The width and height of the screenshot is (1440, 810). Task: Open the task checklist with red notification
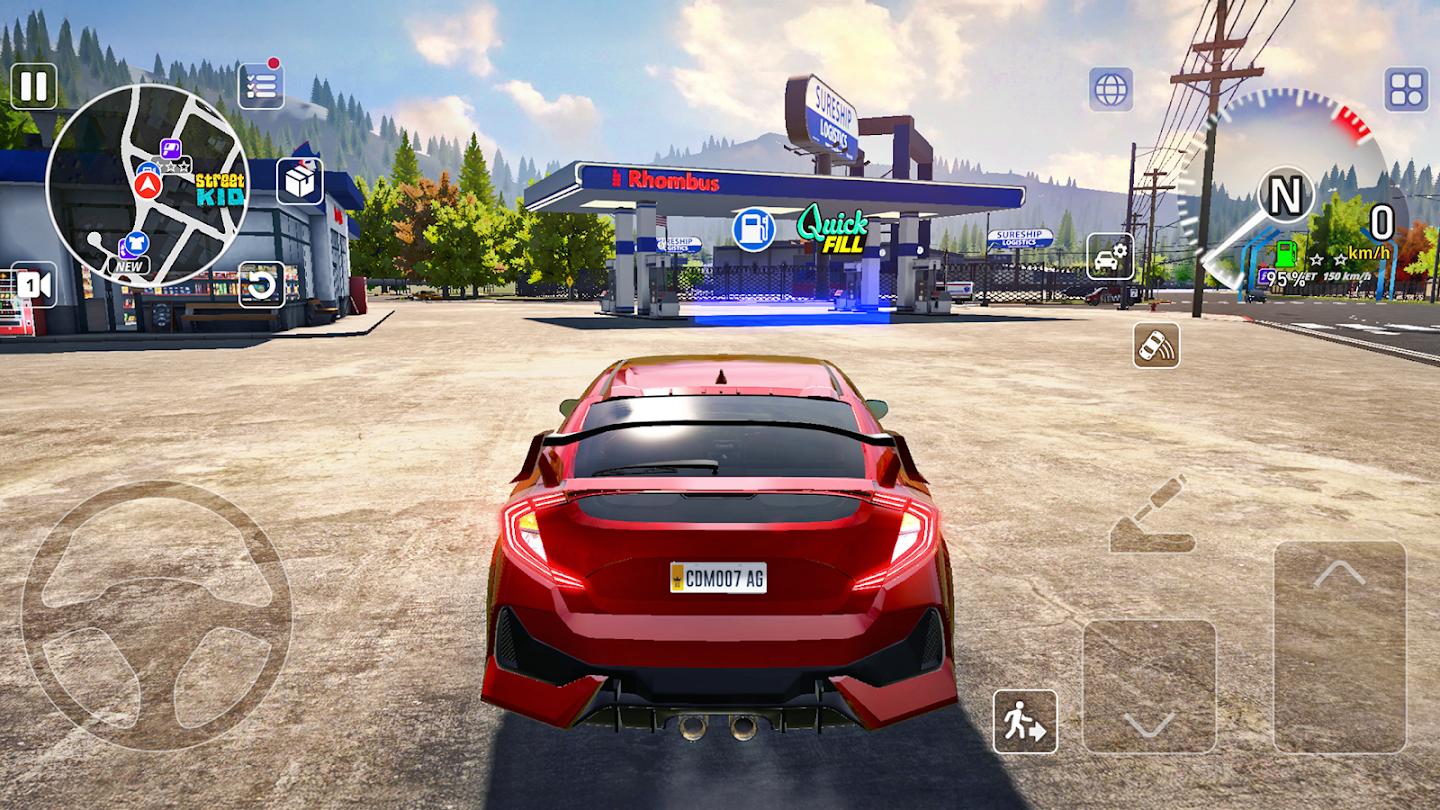(259, 87)
